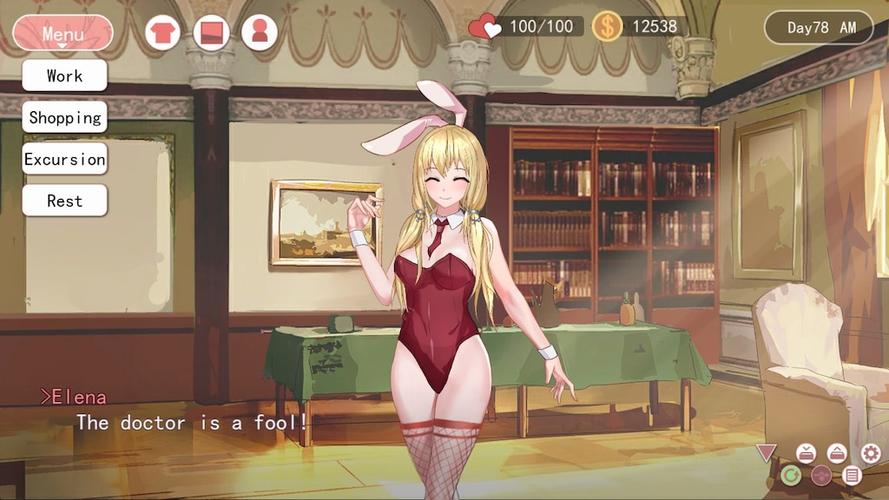Toggle the pink Menu button
Image resolution: width=889 pixels, height=500 pixels.
tap(63, 33)
